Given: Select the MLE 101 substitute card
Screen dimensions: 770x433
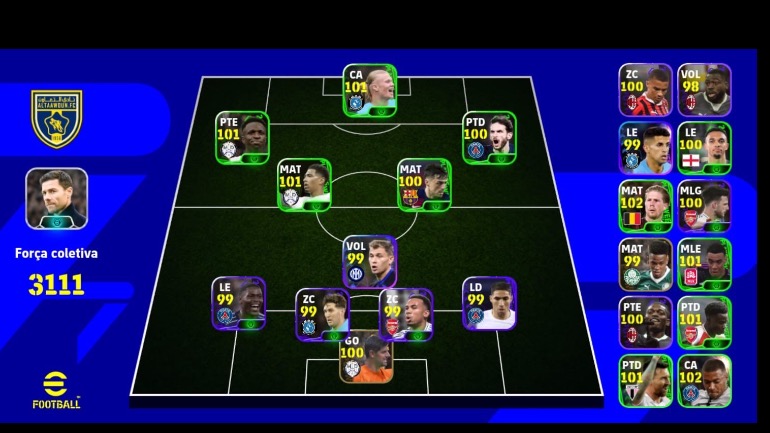Looking at the screenshot, I should click(x=704, y=264).
